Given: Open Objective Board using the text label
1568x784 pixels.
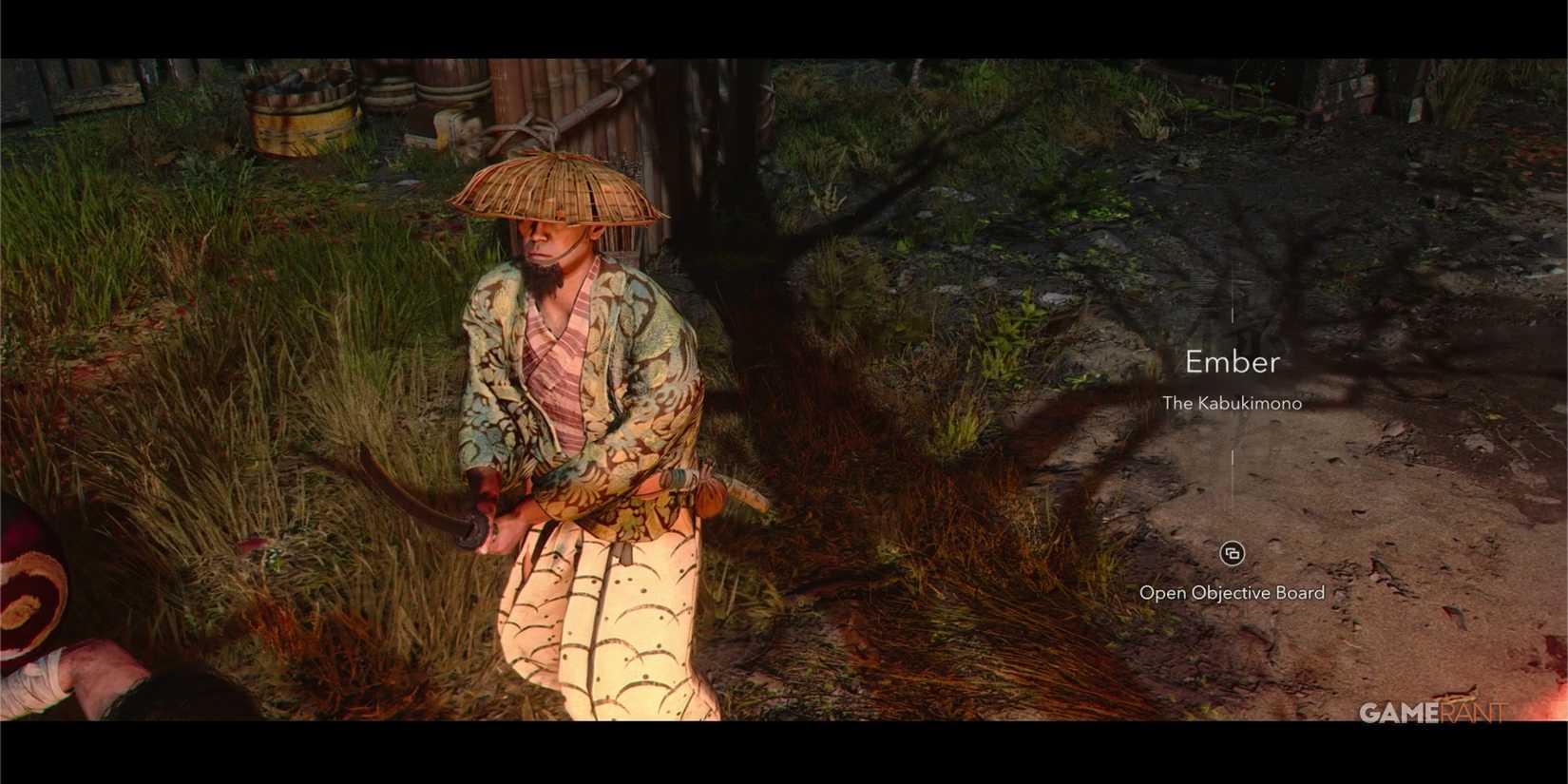Looking at the screenshot, I should (x=1233, y=592).
